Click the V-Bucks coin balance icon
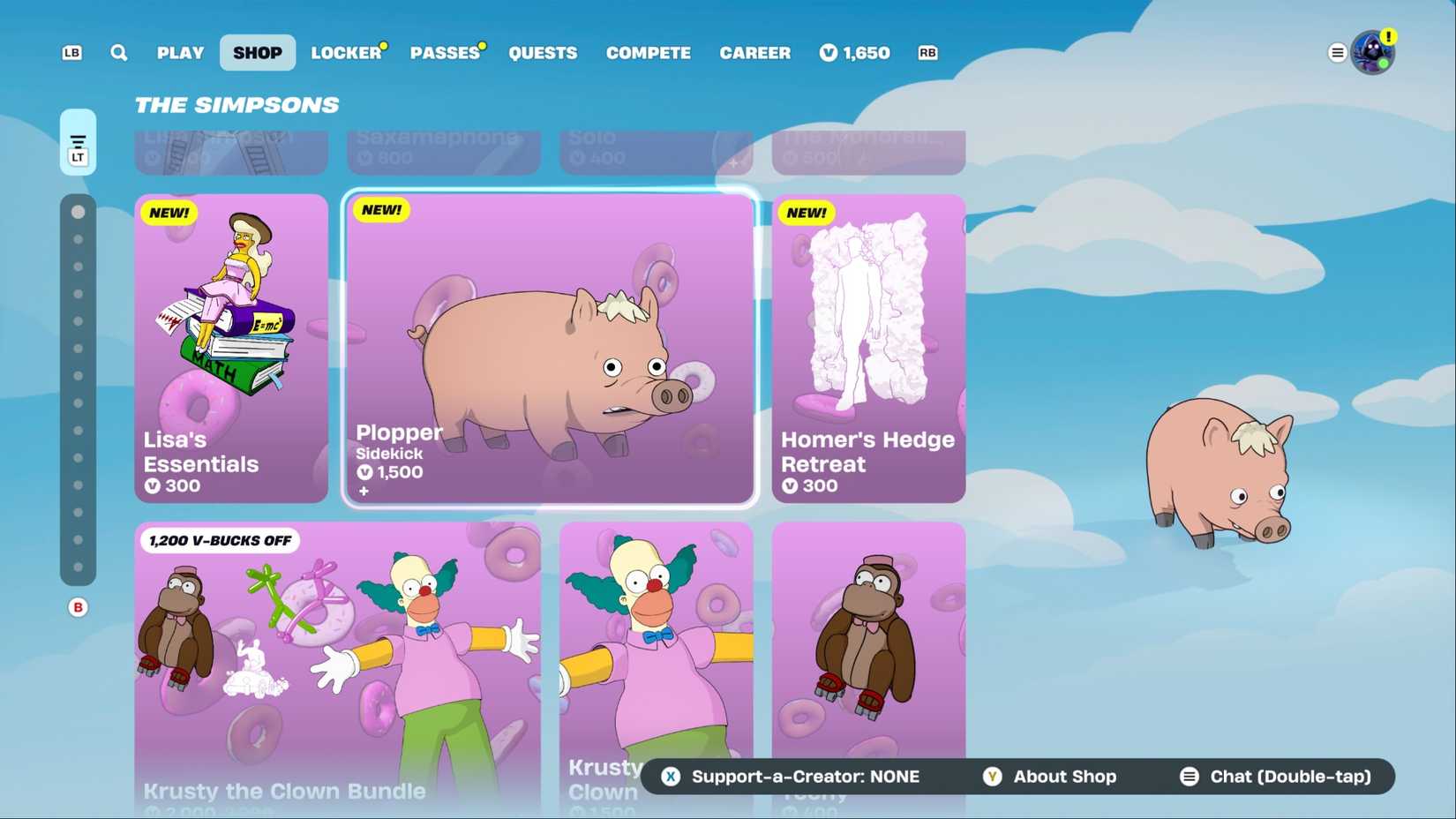This screenshot has width=1456, height=819. point(827,53)
